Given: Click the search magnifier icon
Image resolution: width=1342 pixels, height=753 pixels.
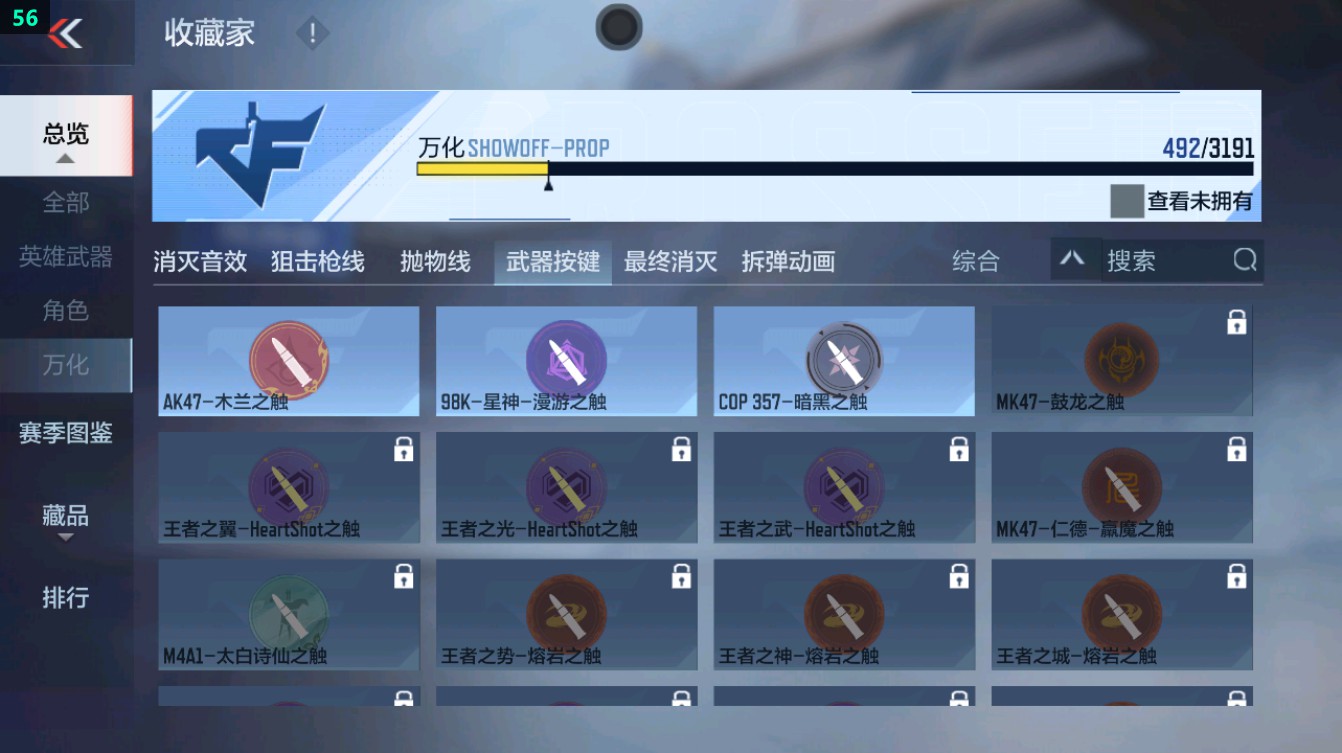Looking at the screenshot, I should (x=1244, y=260).
